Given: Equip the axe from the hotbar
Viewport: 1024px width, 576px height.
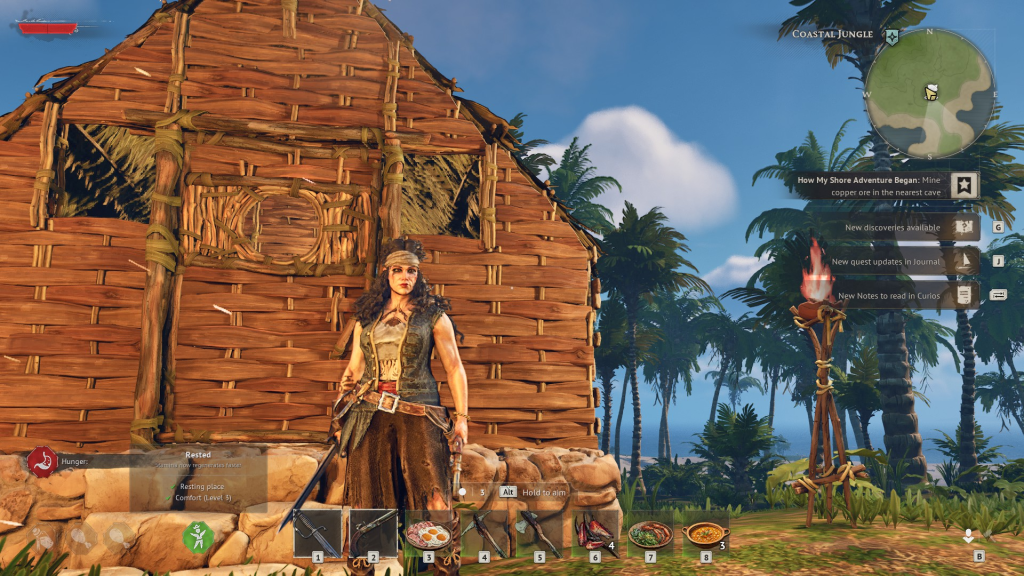Looking at the screenshot, I should click(539, 532).
